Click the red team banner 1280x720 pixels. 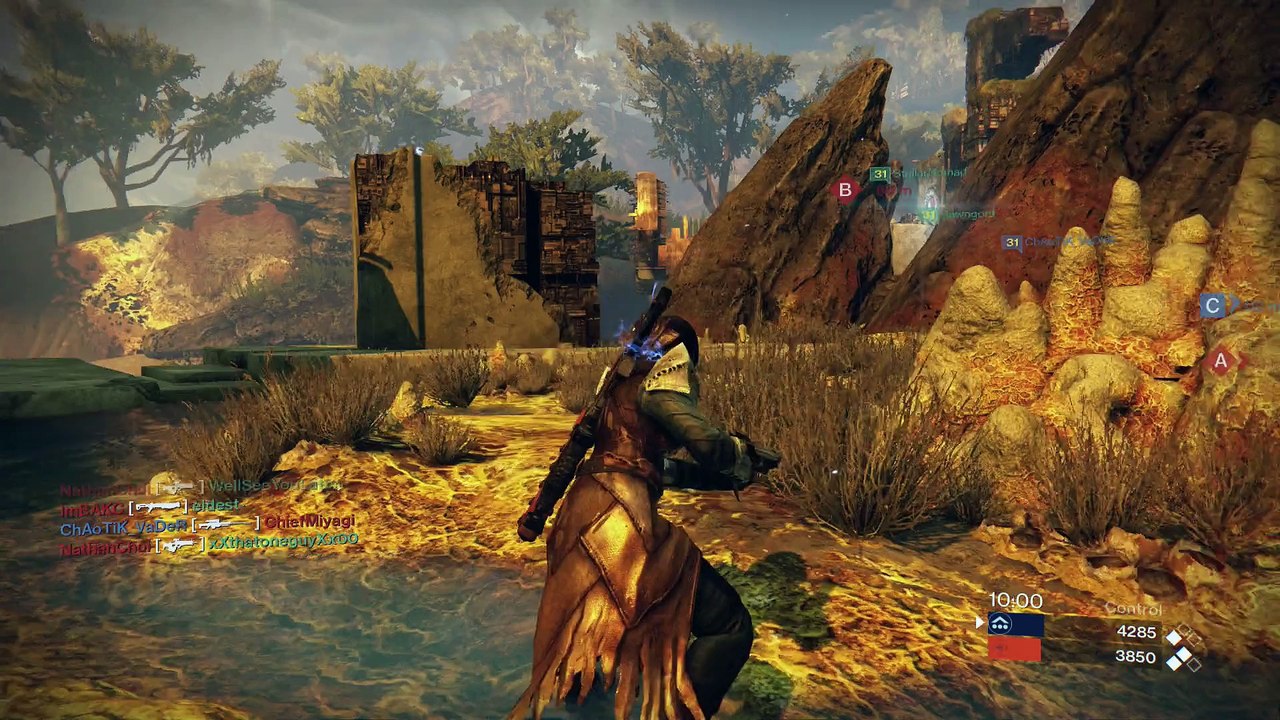tap(1015, 650)
